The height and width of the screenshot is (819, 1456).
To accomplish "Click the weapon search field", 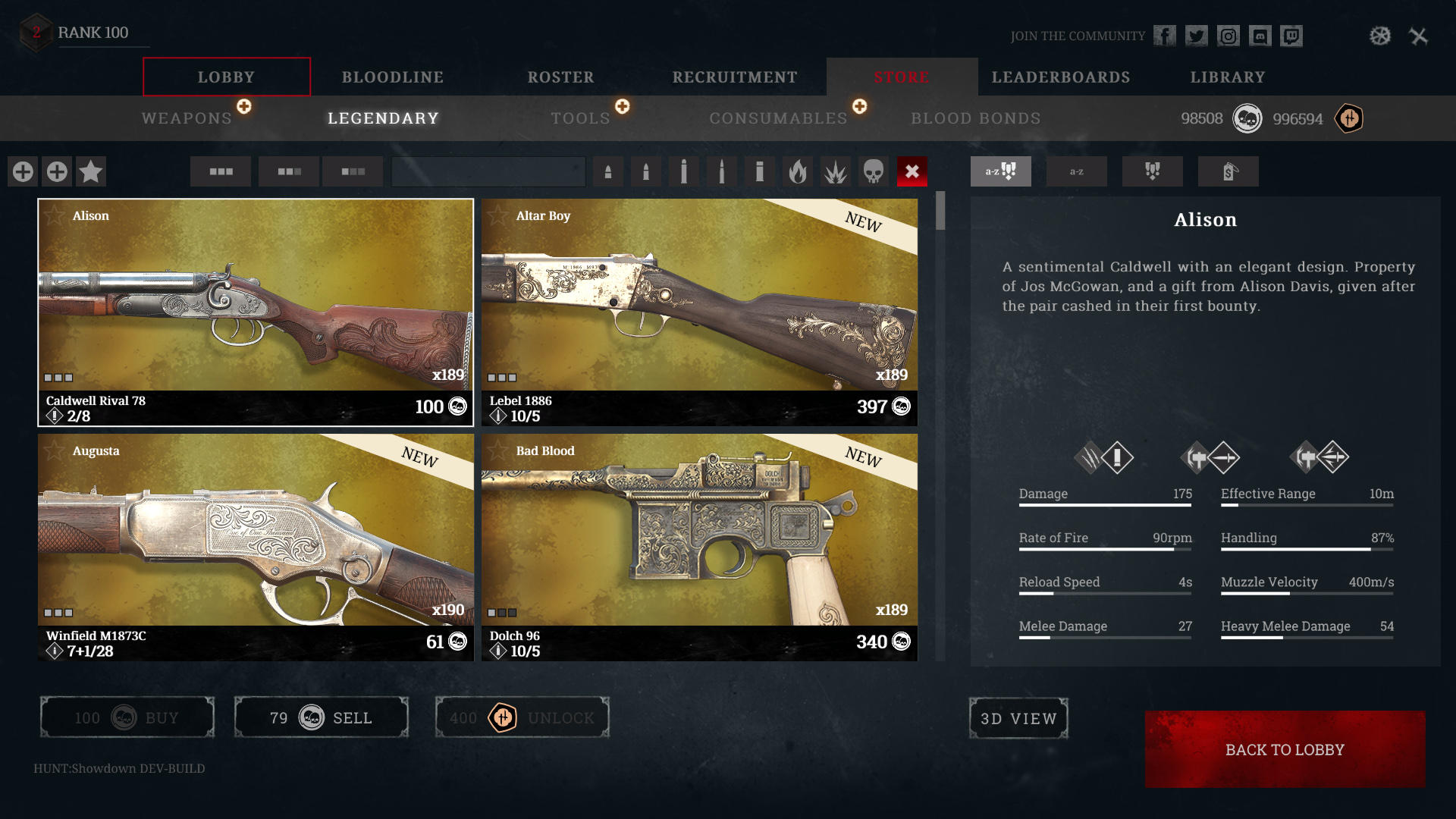I will (x=488, y=171).
